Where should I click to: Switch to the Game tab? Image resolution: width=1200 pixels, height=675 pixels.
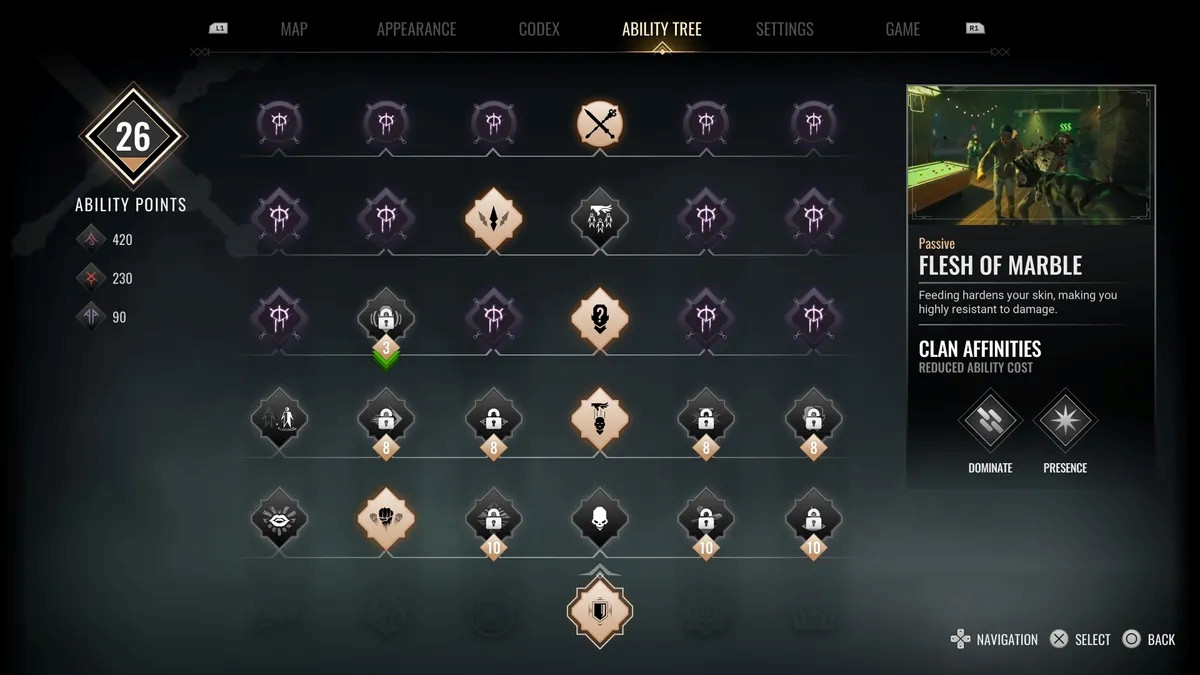[902, 29]
